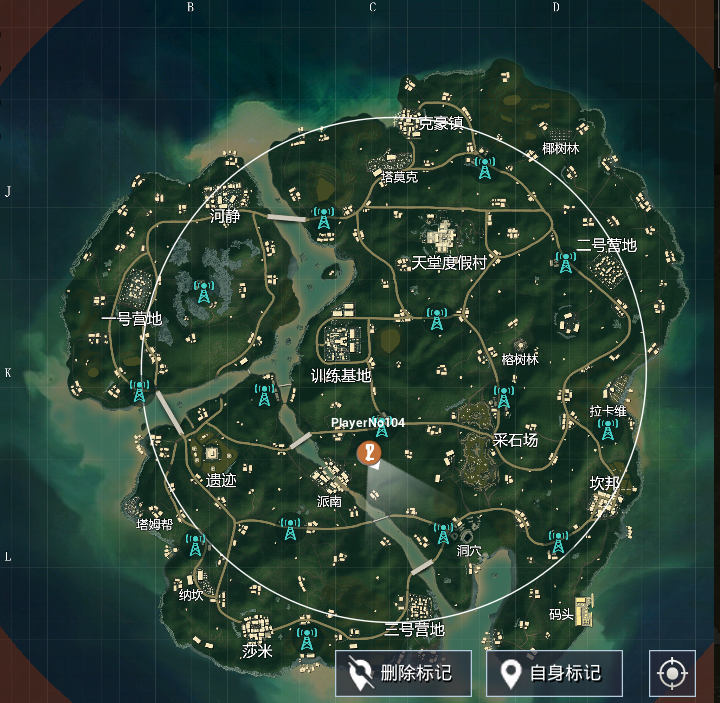
Task: Choose the 莎米 location label
Action: coord(257,651)
